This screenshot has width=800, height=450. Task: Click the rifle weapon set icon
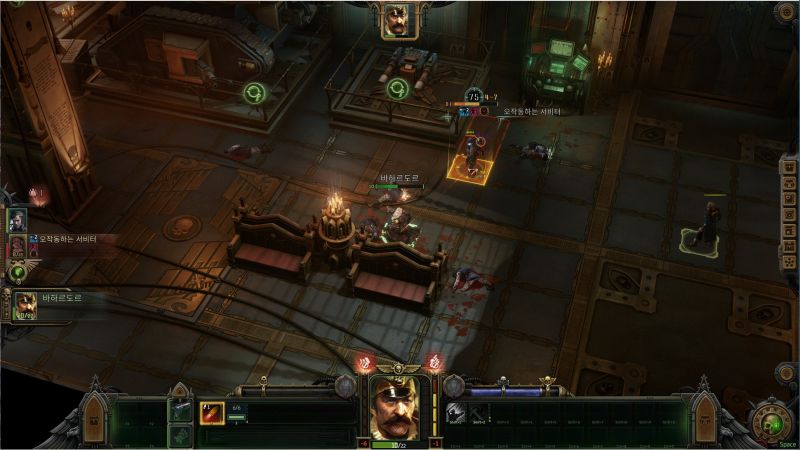point(180,410)
